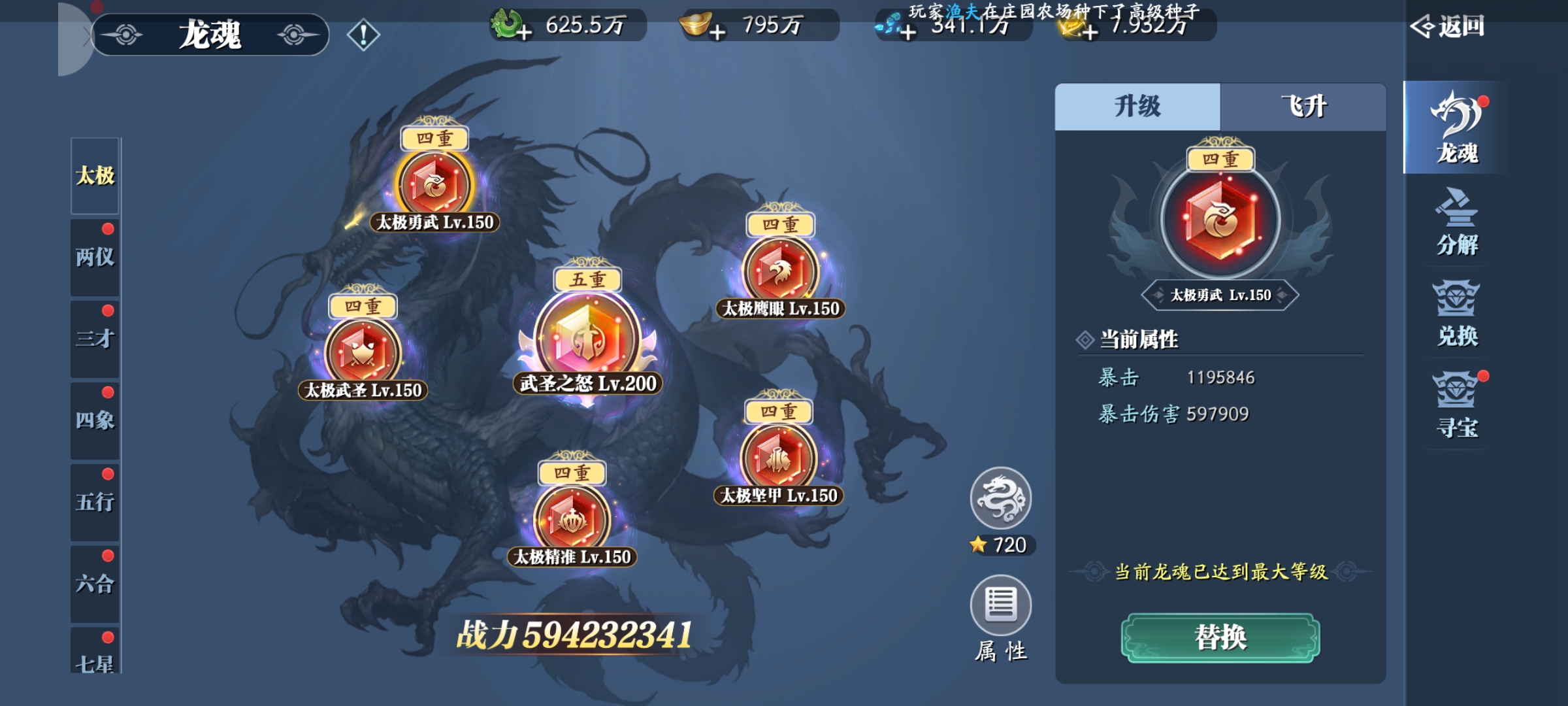Choose the 两仪 category tab
The image size is (1568, 706).
[95, 257]
